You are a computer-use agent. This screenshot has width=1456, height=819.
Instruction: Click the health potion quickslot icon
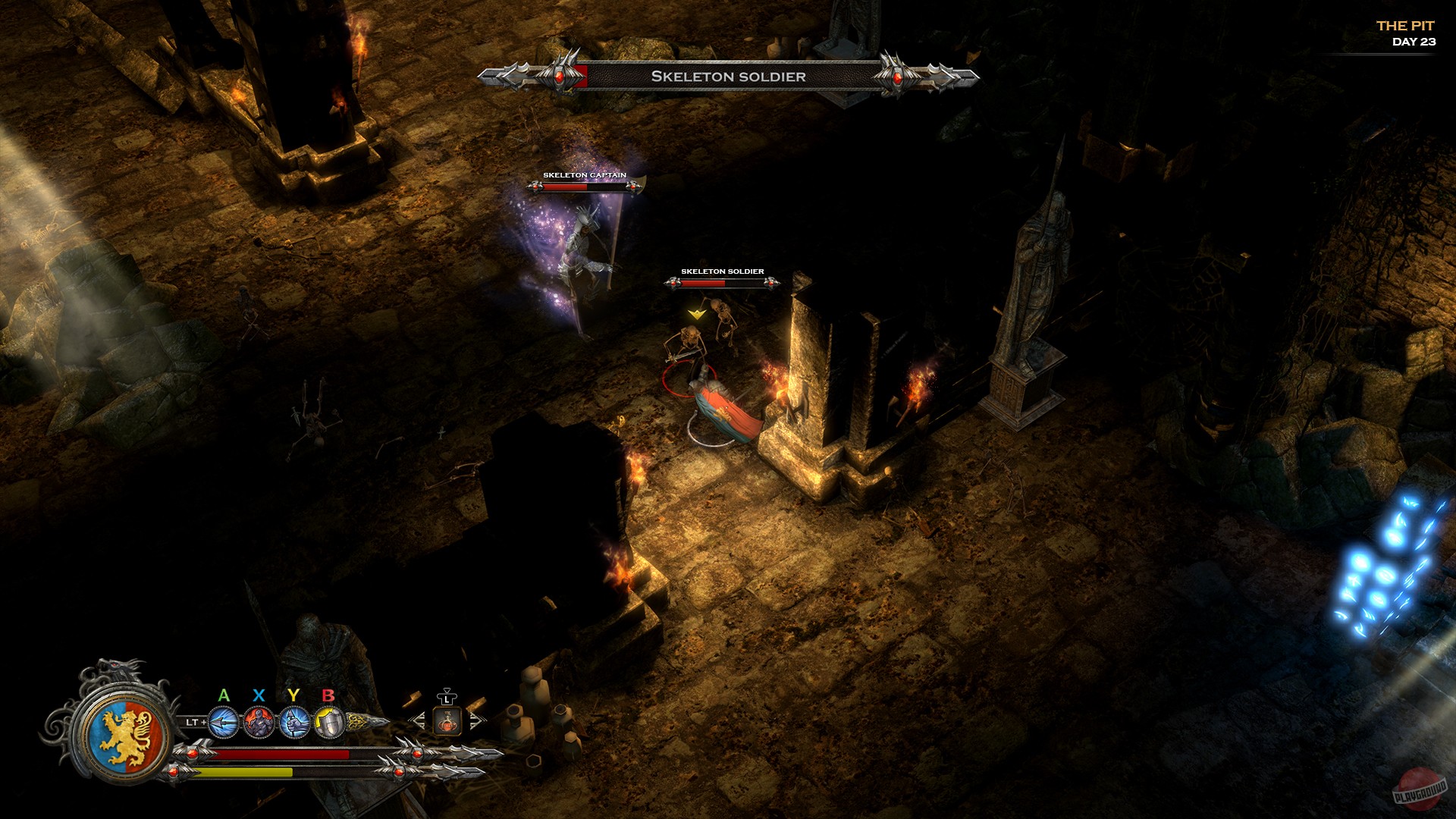tap(447, 723)
